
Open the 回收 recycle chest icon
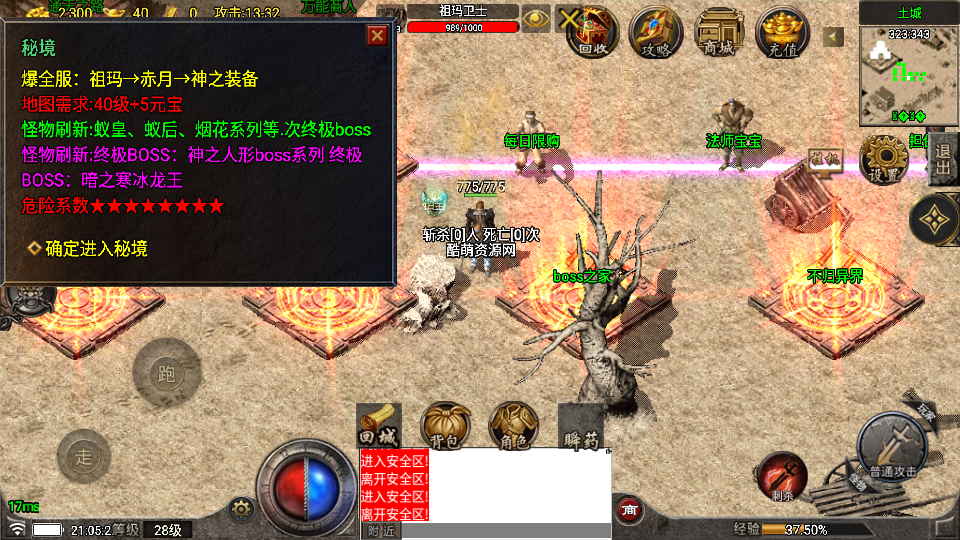(592, 32)
